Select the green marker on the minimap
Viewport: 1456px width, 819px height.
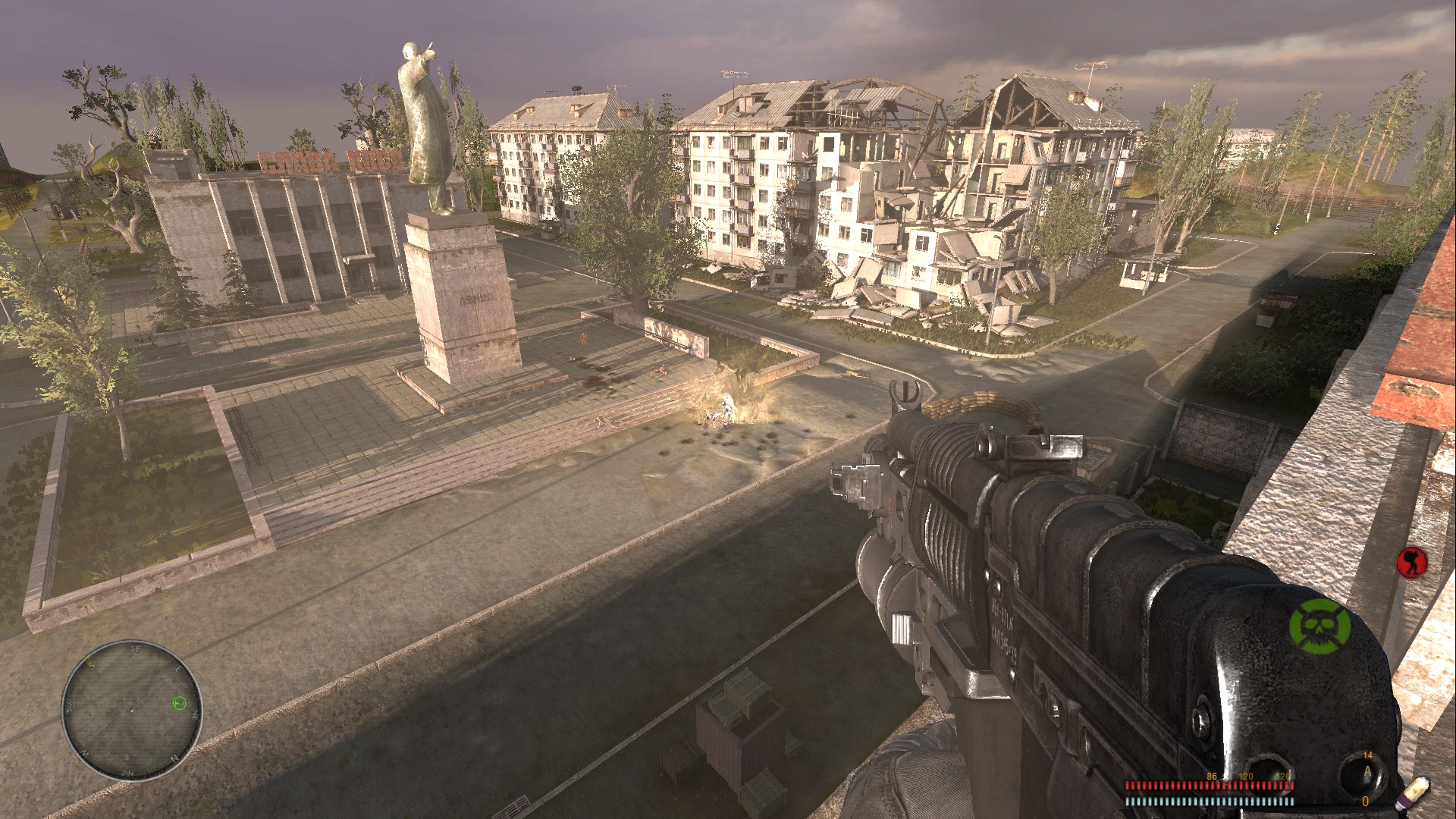[179, 703]
